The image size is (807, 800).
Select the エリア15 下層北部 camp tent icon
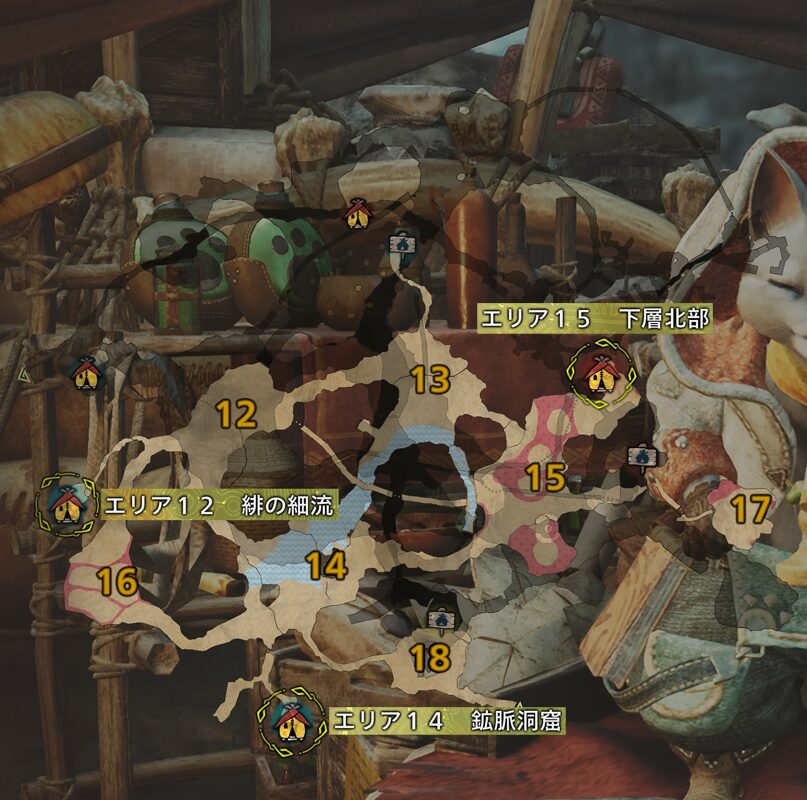[599, 372]
